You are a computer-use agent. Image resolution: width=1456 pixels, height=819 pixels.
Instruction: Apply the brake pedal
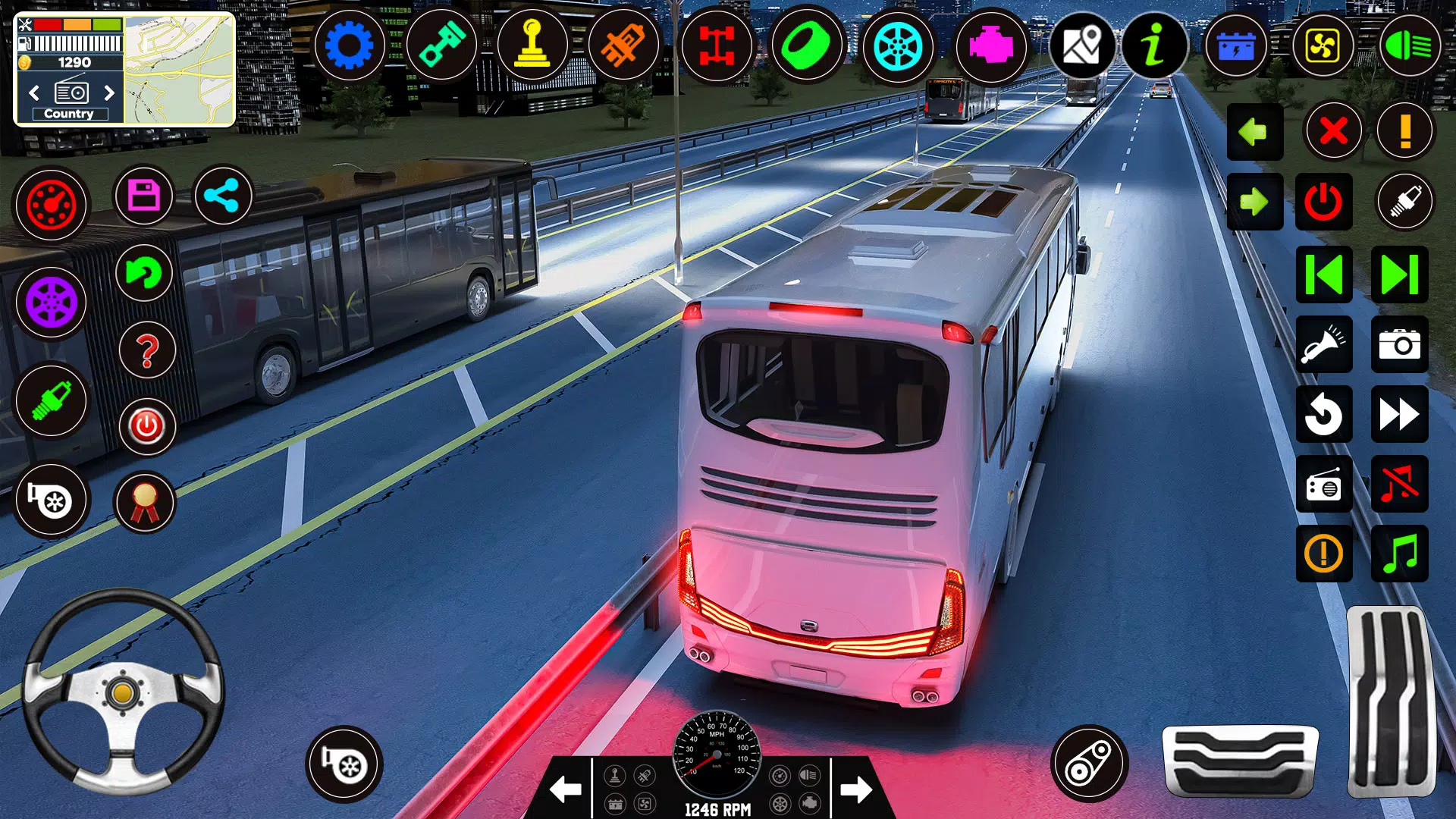(x=1240, y=761)
